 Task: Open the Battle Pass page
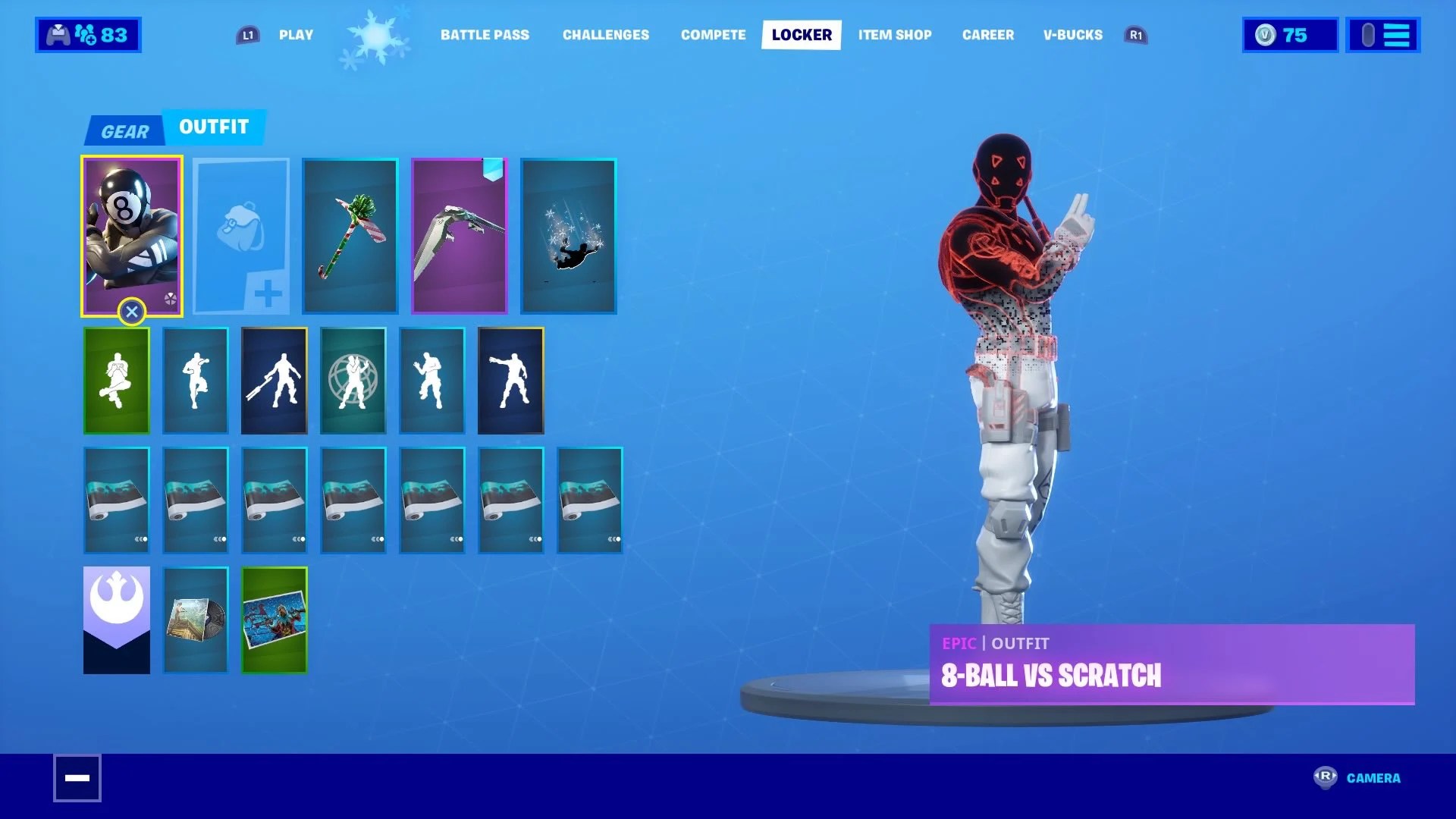[485, 34]
